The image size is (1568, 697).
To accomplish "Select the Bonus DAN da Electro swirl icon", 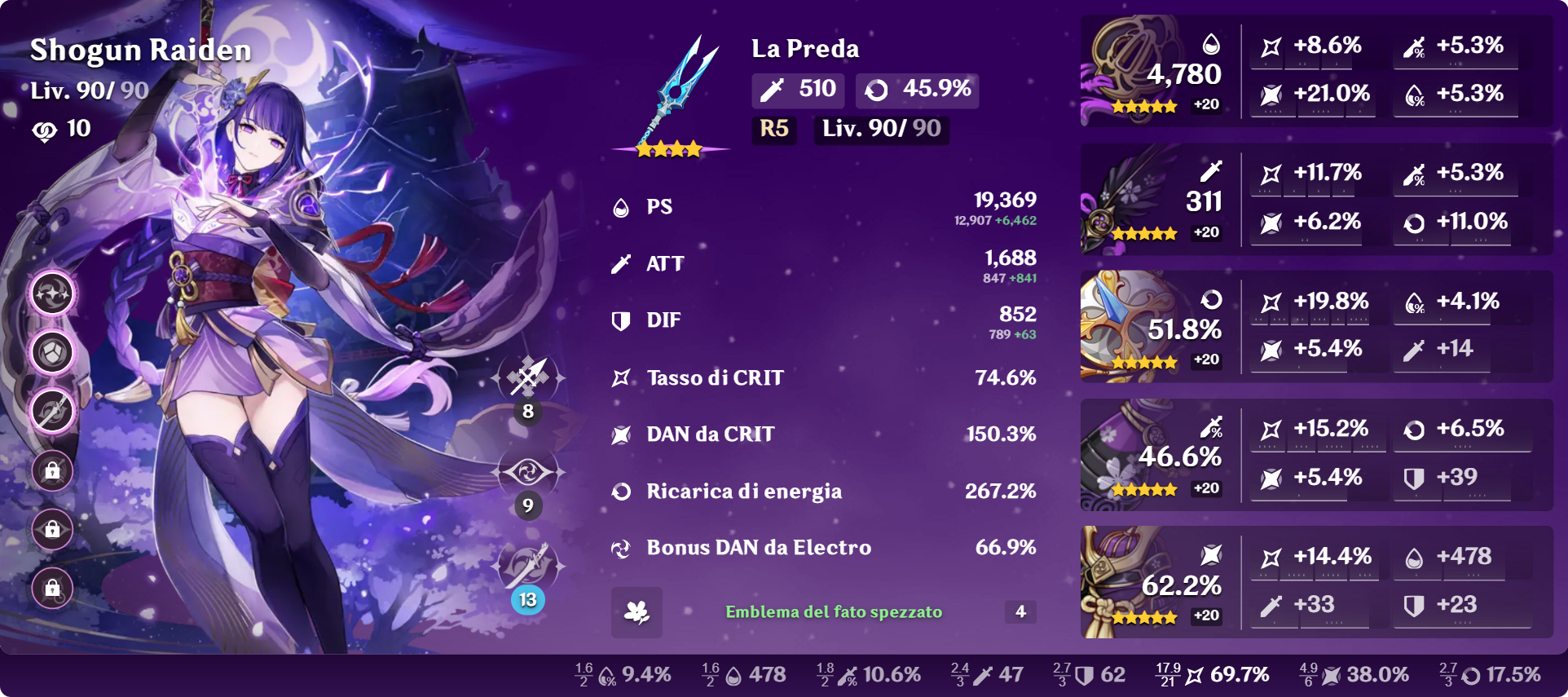I will [621, 548].
